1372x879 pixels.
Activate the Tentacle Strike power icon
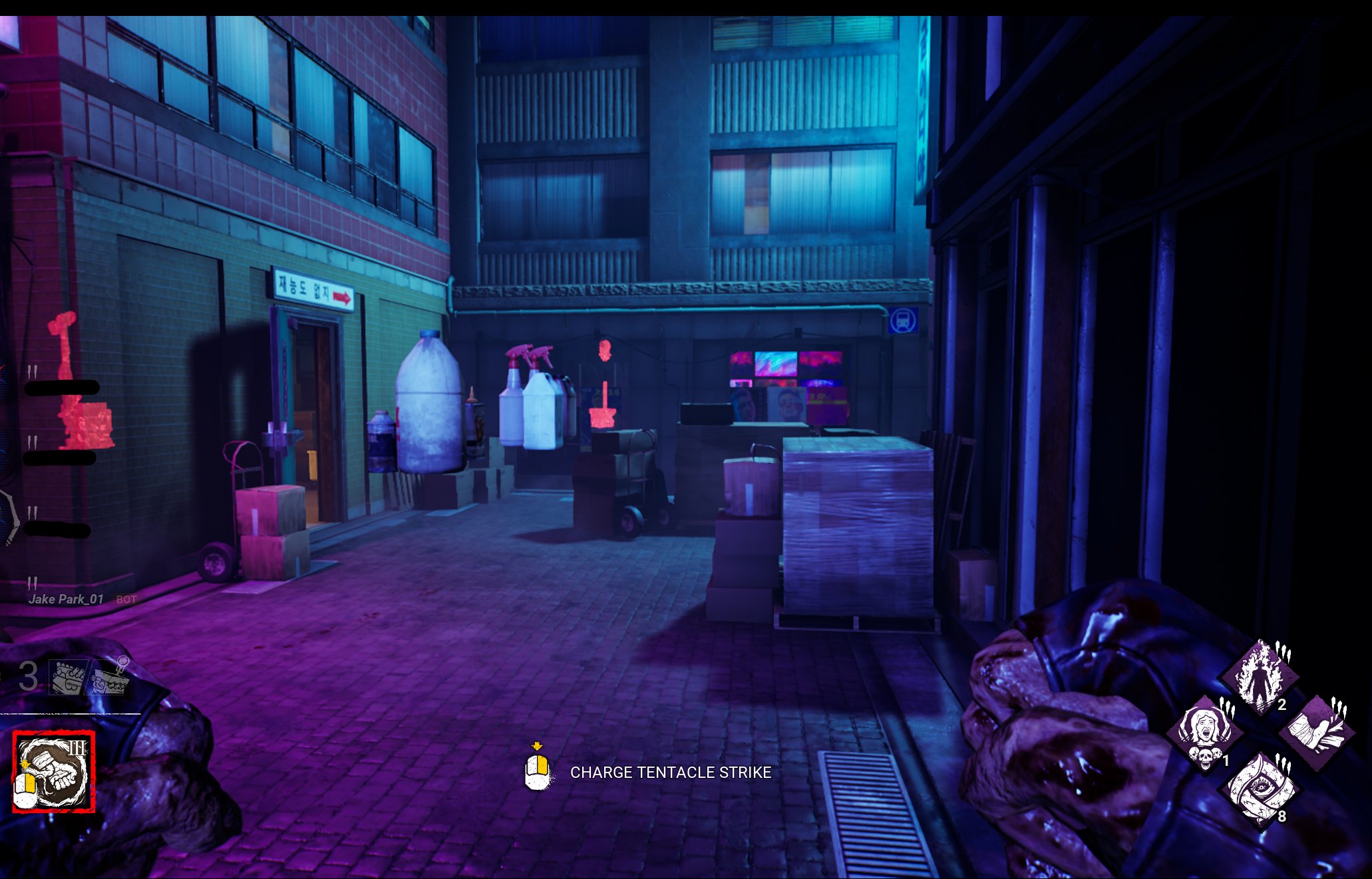pos(54,772)
